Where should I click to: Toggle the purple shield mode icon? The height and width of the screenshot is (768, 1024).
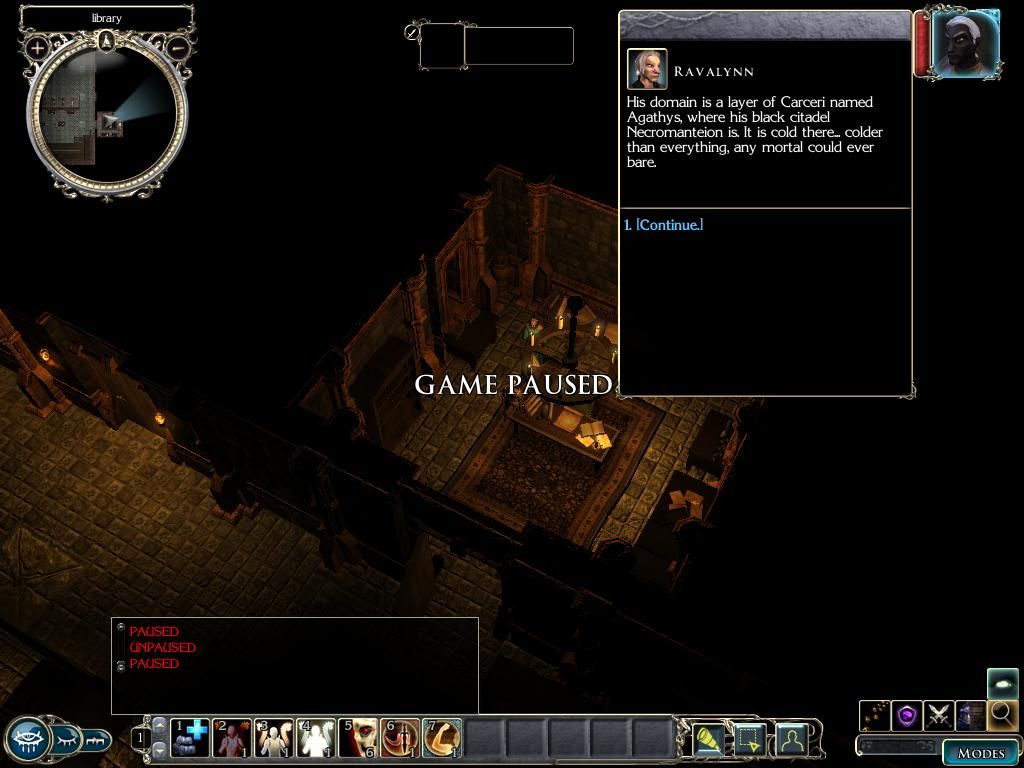[x=907, y=715]
